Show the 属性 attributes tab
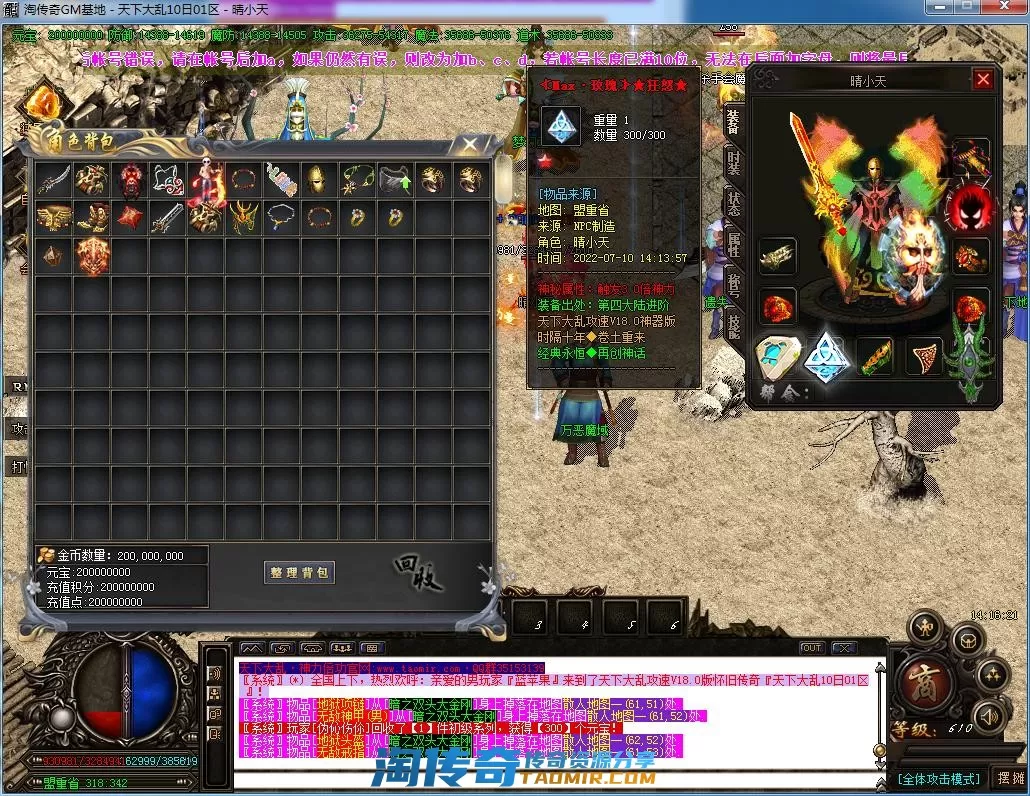Image resolution: width=1030 pixels, height=796 pixels. (x=734, y=245)
